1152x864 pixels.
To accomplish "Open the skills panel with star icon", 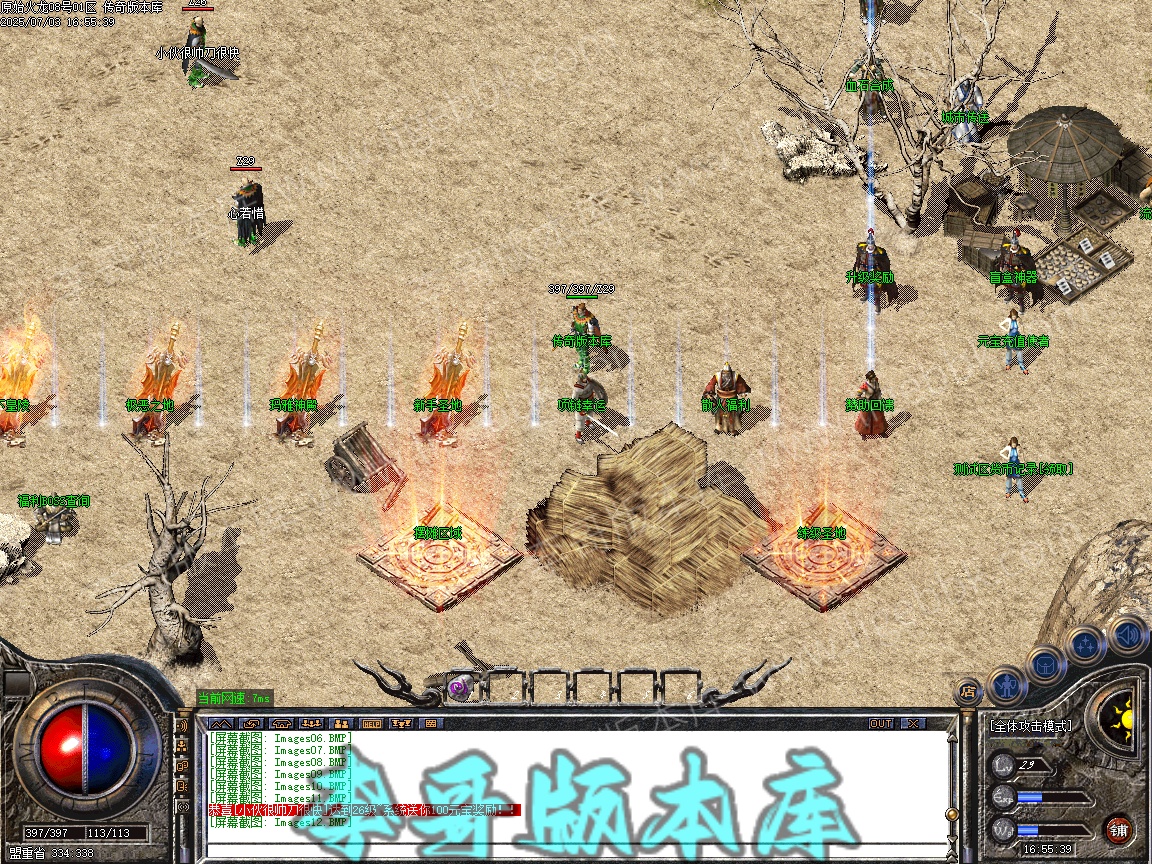I will (1086, 645).
